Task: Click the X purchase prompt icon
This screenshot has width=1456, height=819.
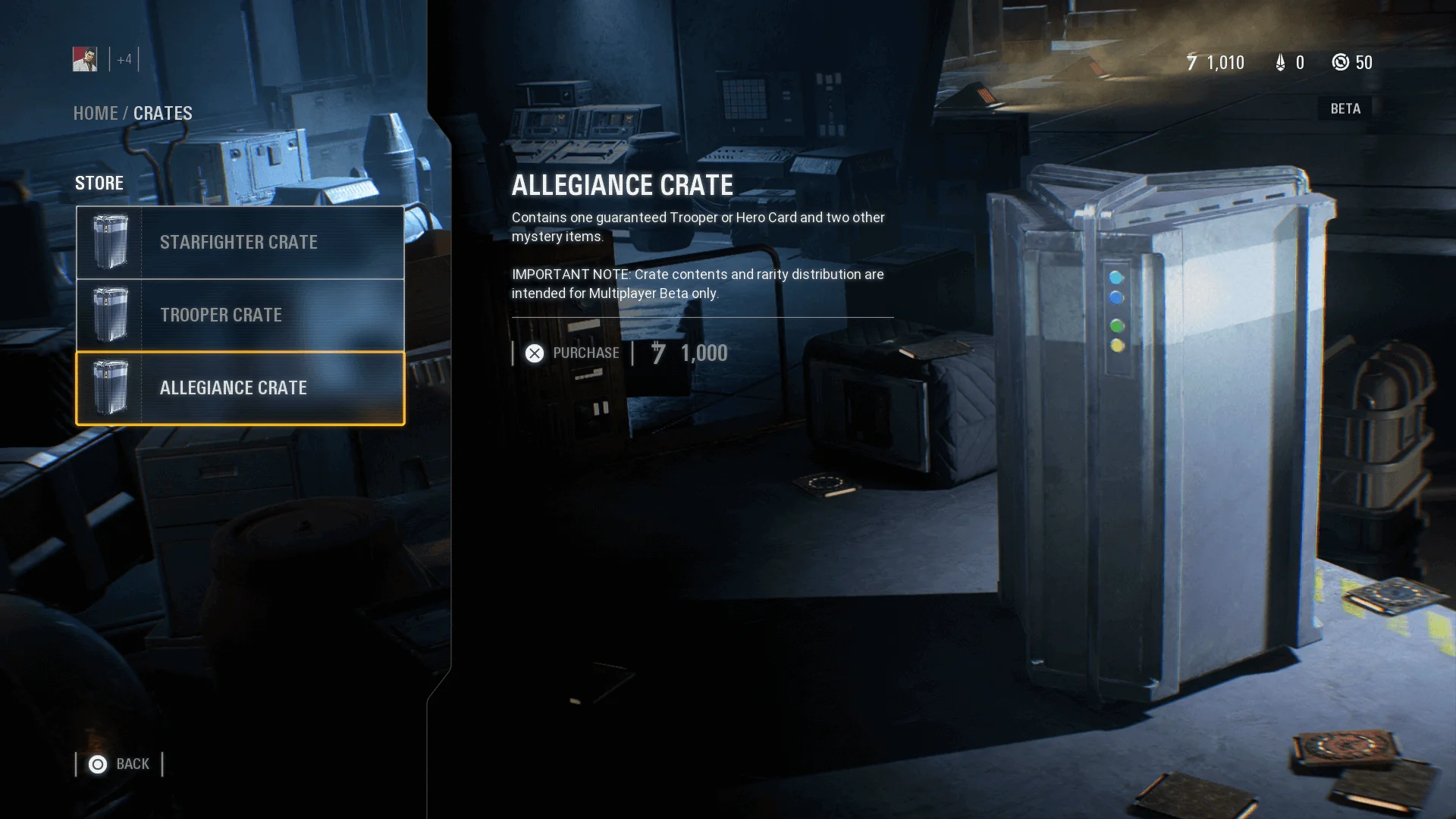Action: click(x=535, y=353)
